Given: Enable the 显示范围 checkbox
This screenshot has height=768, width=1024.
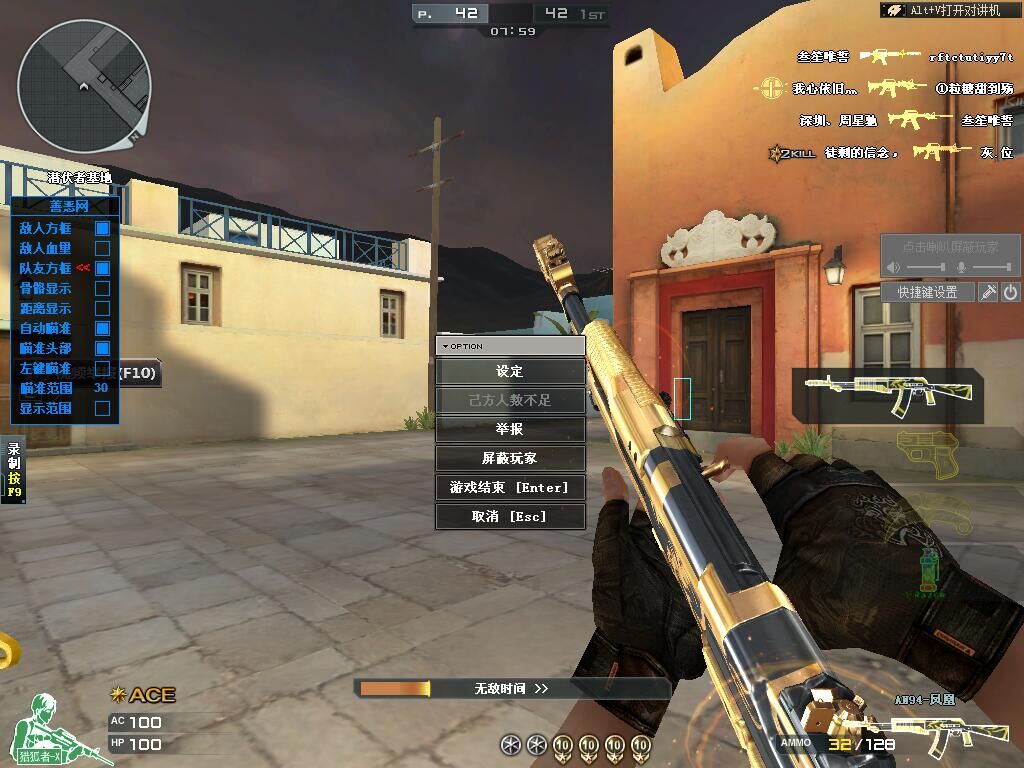Looking at the screenshot, I should (102, 408).
